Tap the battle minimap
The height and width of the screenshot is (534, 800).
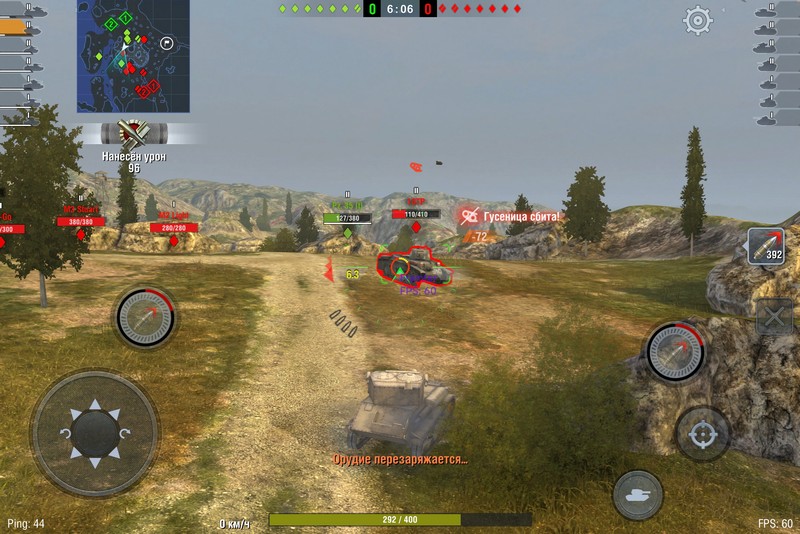[133, 56]
